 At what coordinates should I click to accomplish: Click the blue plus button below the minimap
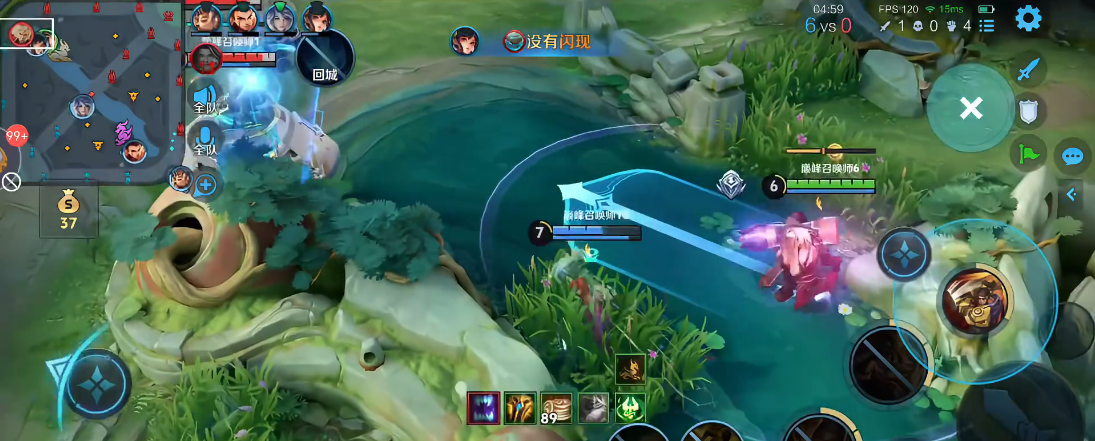pyautogui.click(x=207, y=184)
